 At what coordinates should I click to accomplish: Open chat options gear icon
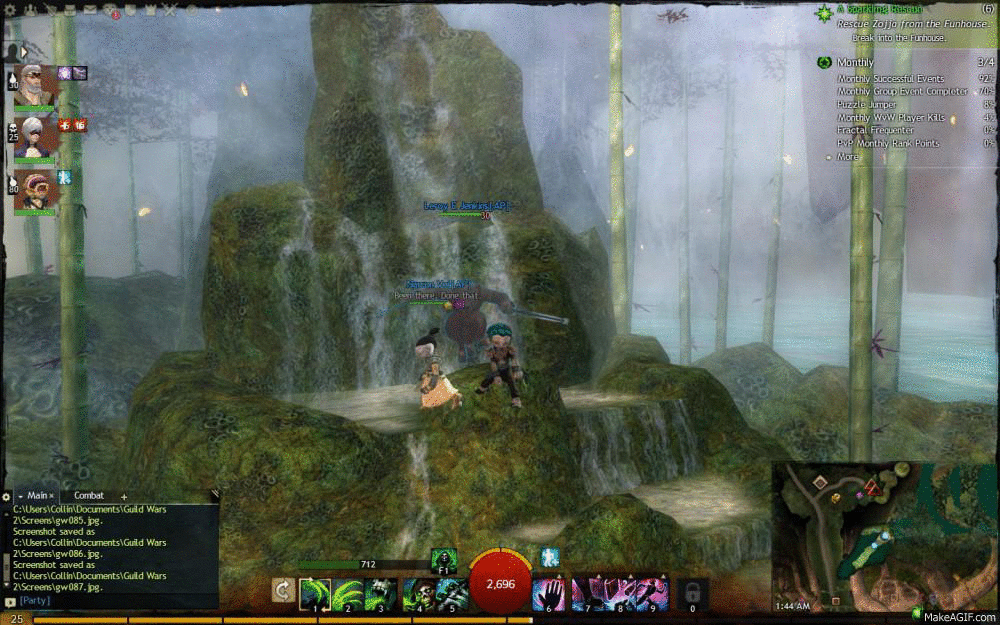pyautogui.click(x=7, y=496)
